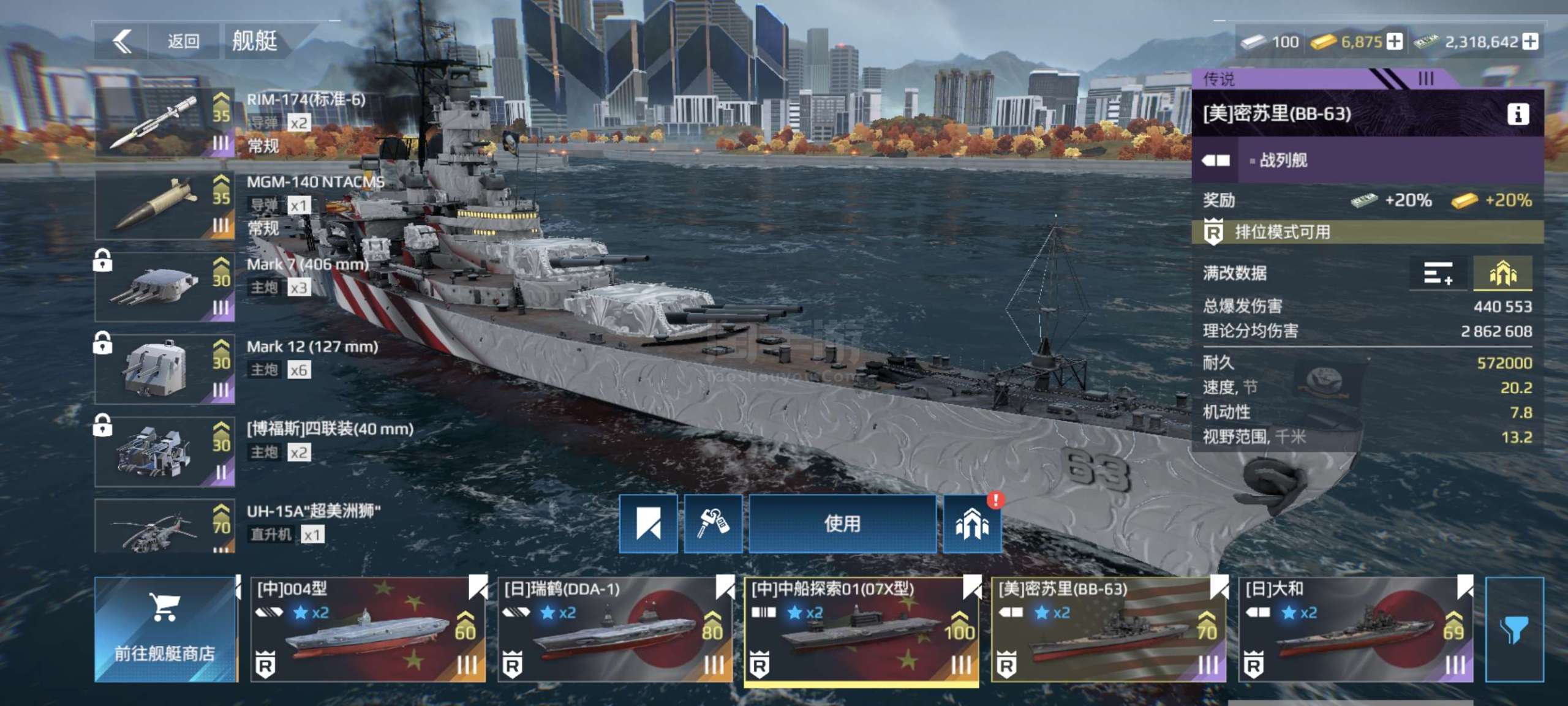This screenshot has height=706, width=1568.
Task: Select the UH-15A helicopter slot
Action: [x=164, y=527]
